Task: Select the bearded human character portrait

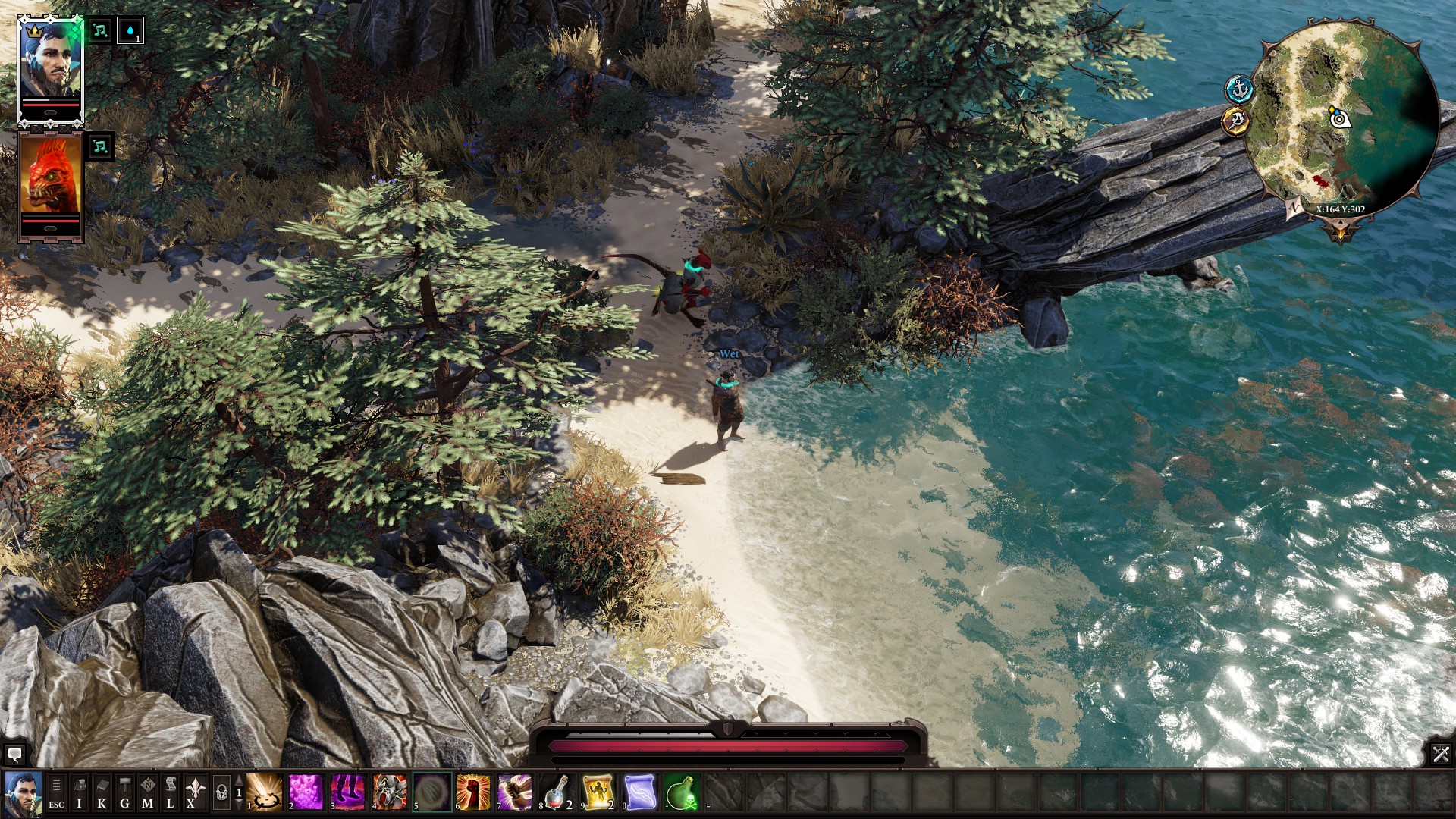Action: pos(50,67)
